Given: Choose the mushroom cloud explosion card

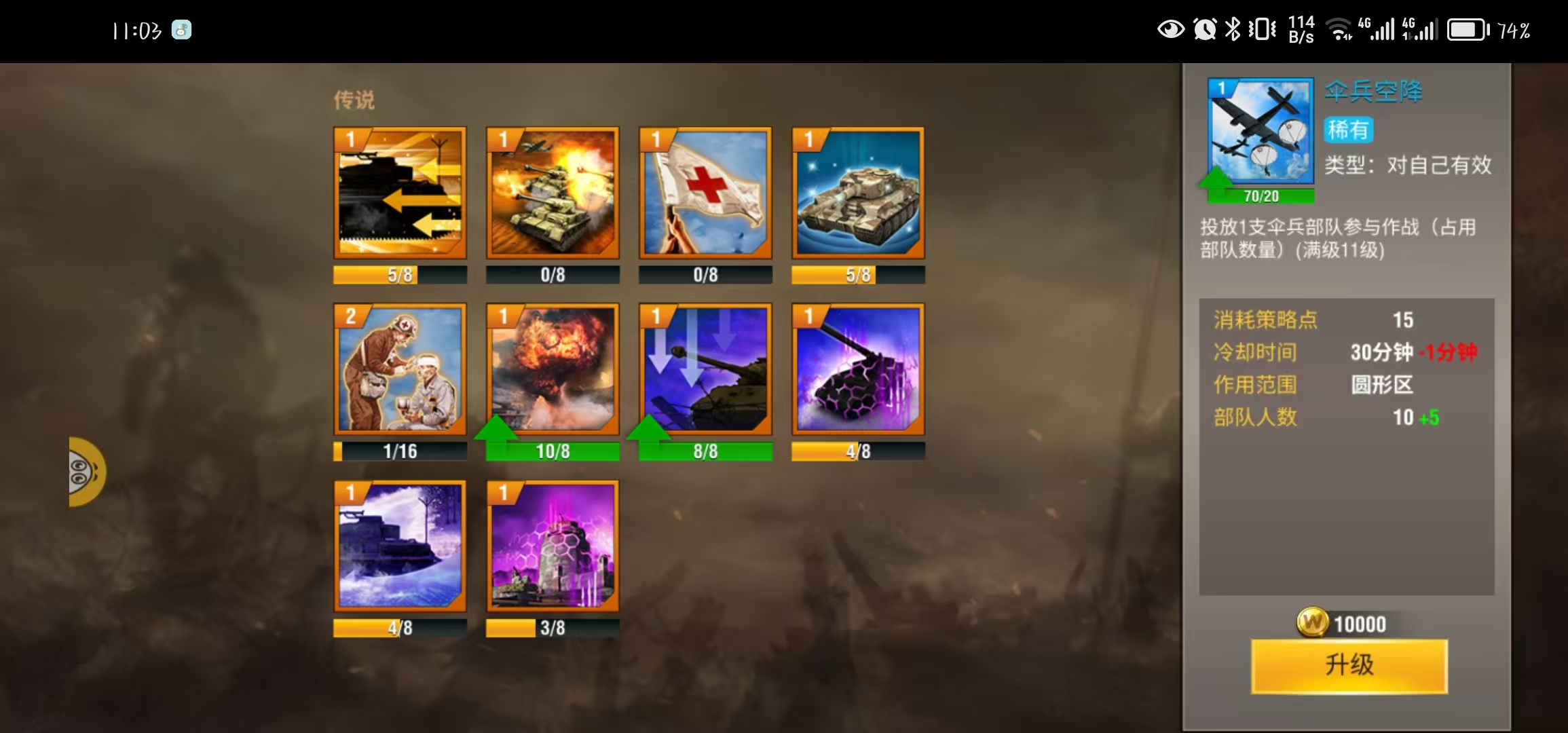Looking at the screenshot, I should tap(553, 369).
